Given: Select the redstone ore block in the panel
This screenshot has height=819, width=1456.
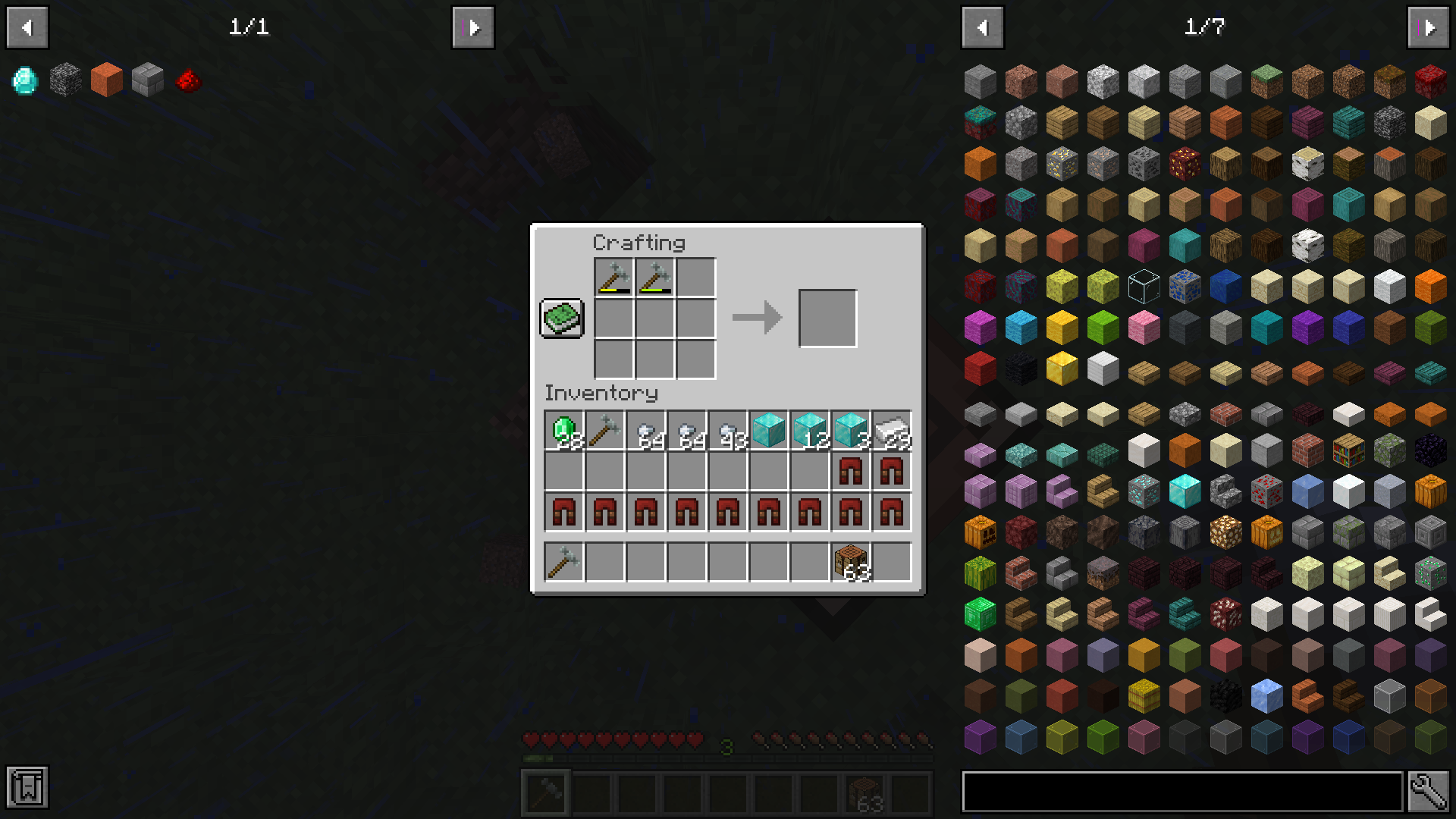Looking at the screenshot, I should [1266, 491].
